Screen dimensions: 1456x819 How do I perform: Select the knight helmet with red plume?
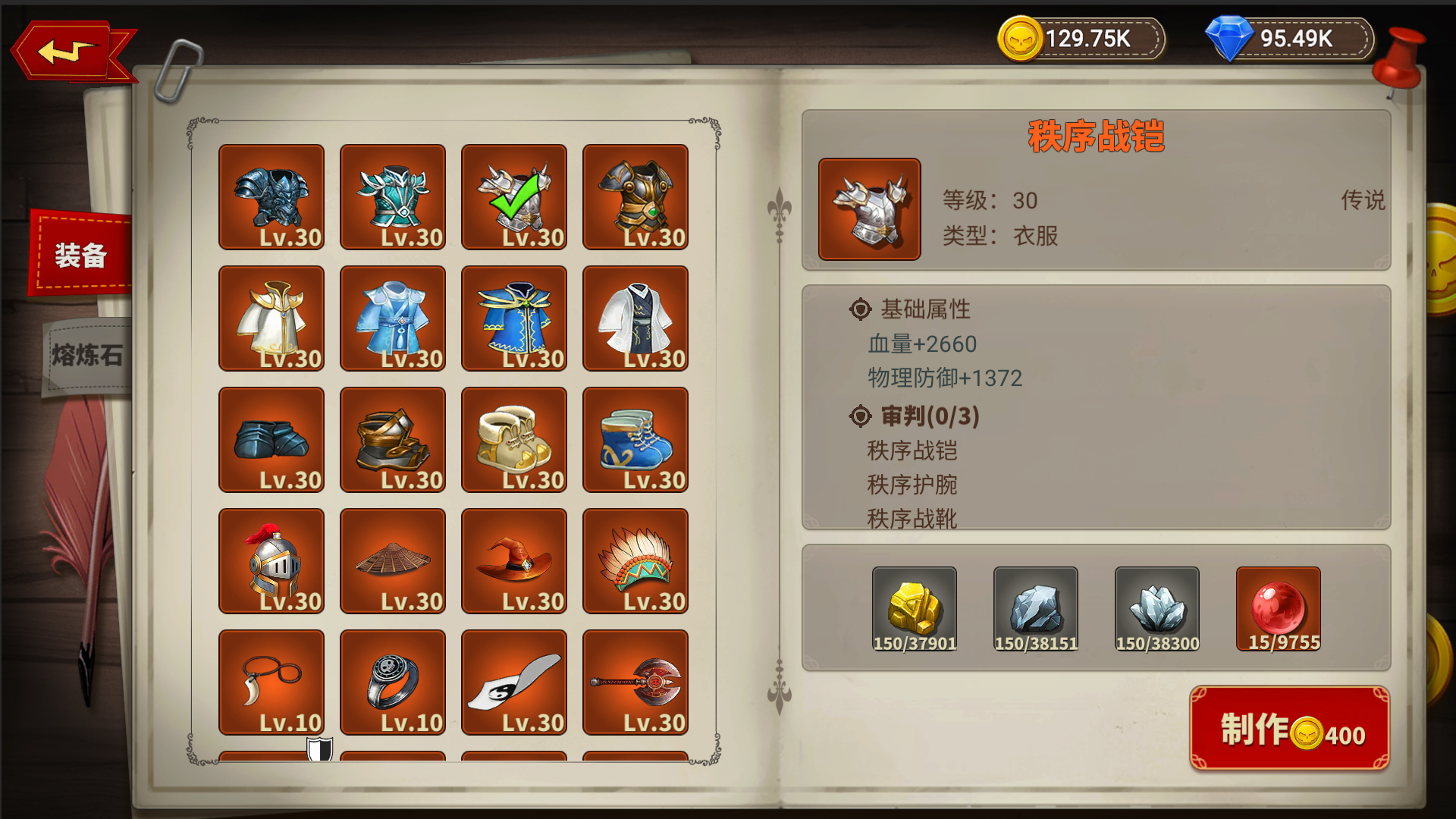[x=271, y=561]
